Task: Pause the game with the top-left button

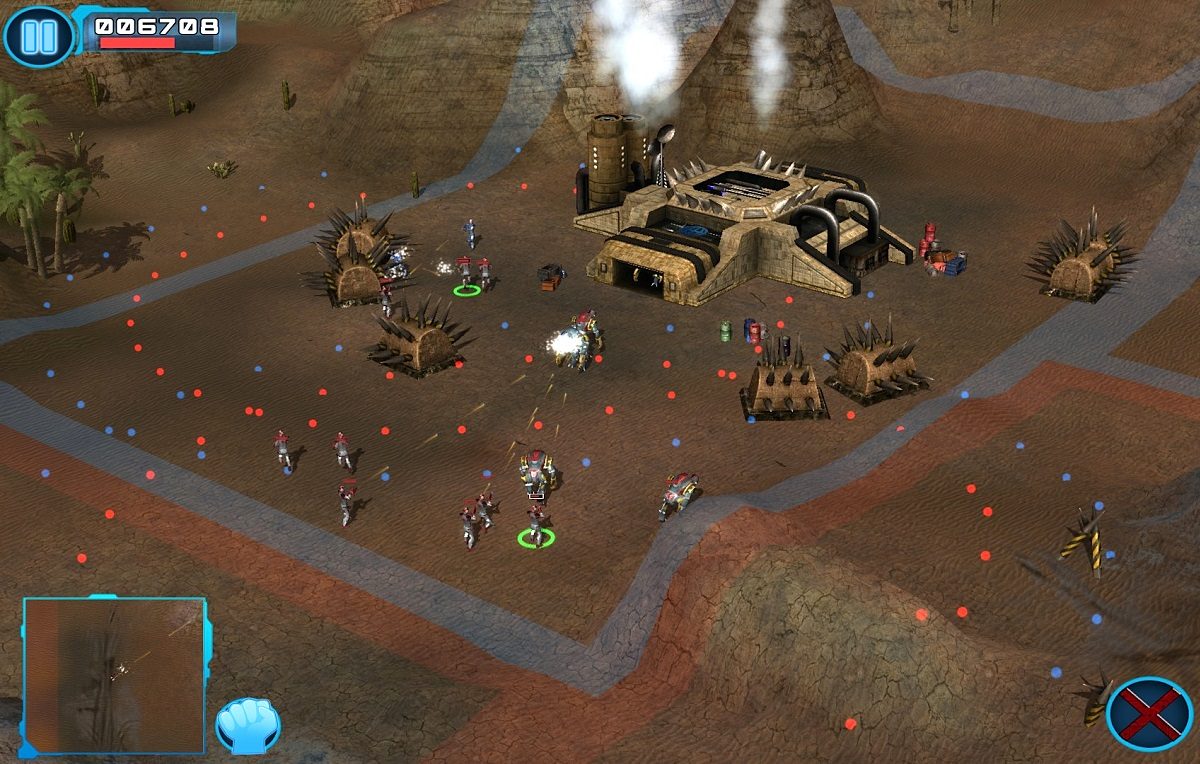Action: (x=38, y=36)
